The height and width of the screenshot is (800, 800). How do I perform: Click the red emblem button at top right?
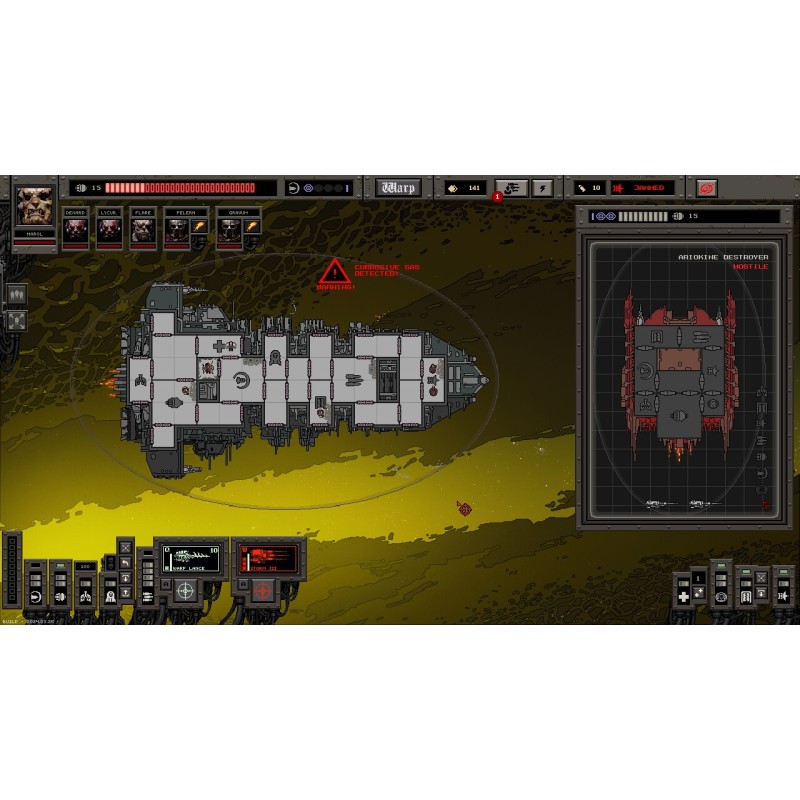pyautogui.click(x=707, y=187)
